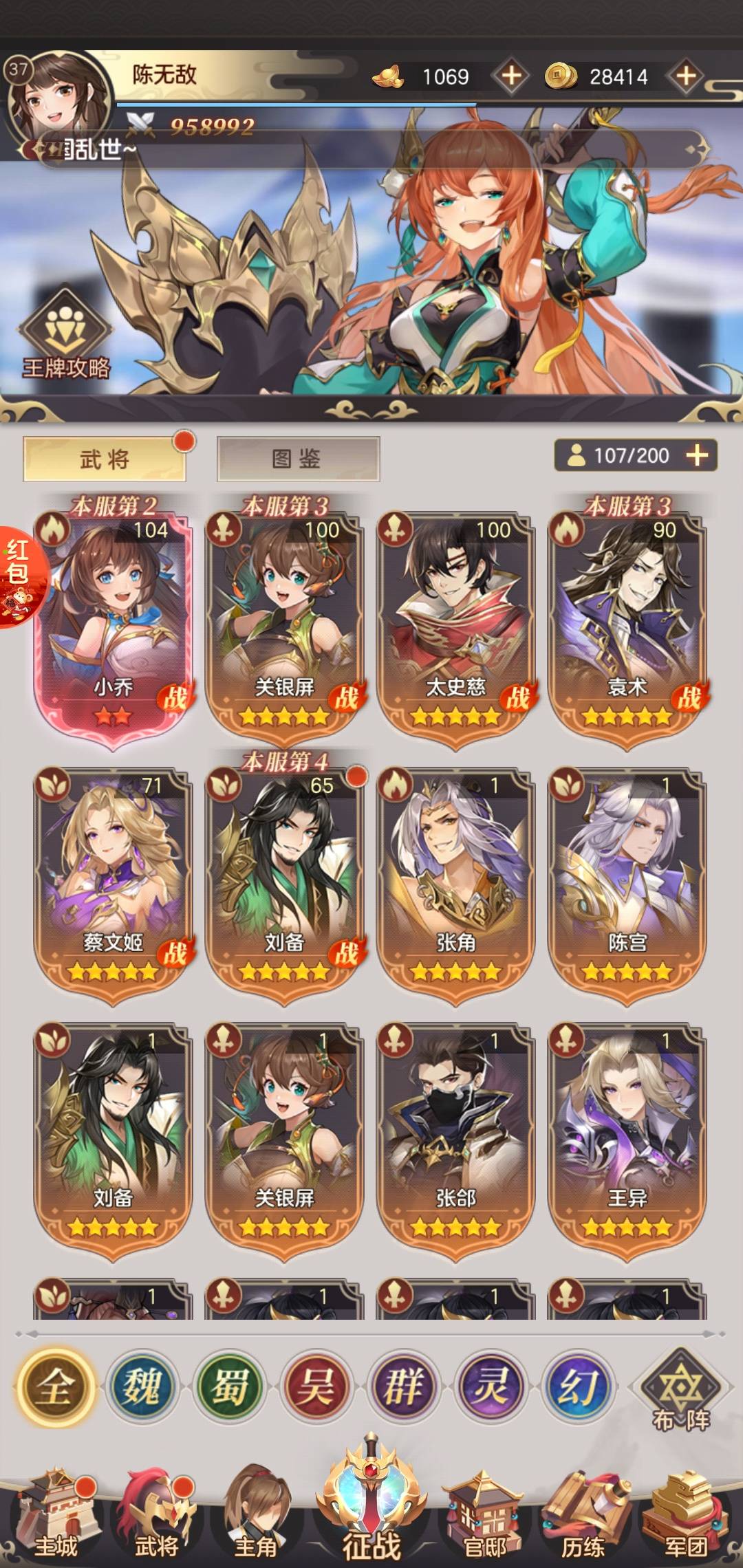Go to 主城 main city
Image resolution: width=743 pixels, height=1568 pixels.
click(56, 1516)
